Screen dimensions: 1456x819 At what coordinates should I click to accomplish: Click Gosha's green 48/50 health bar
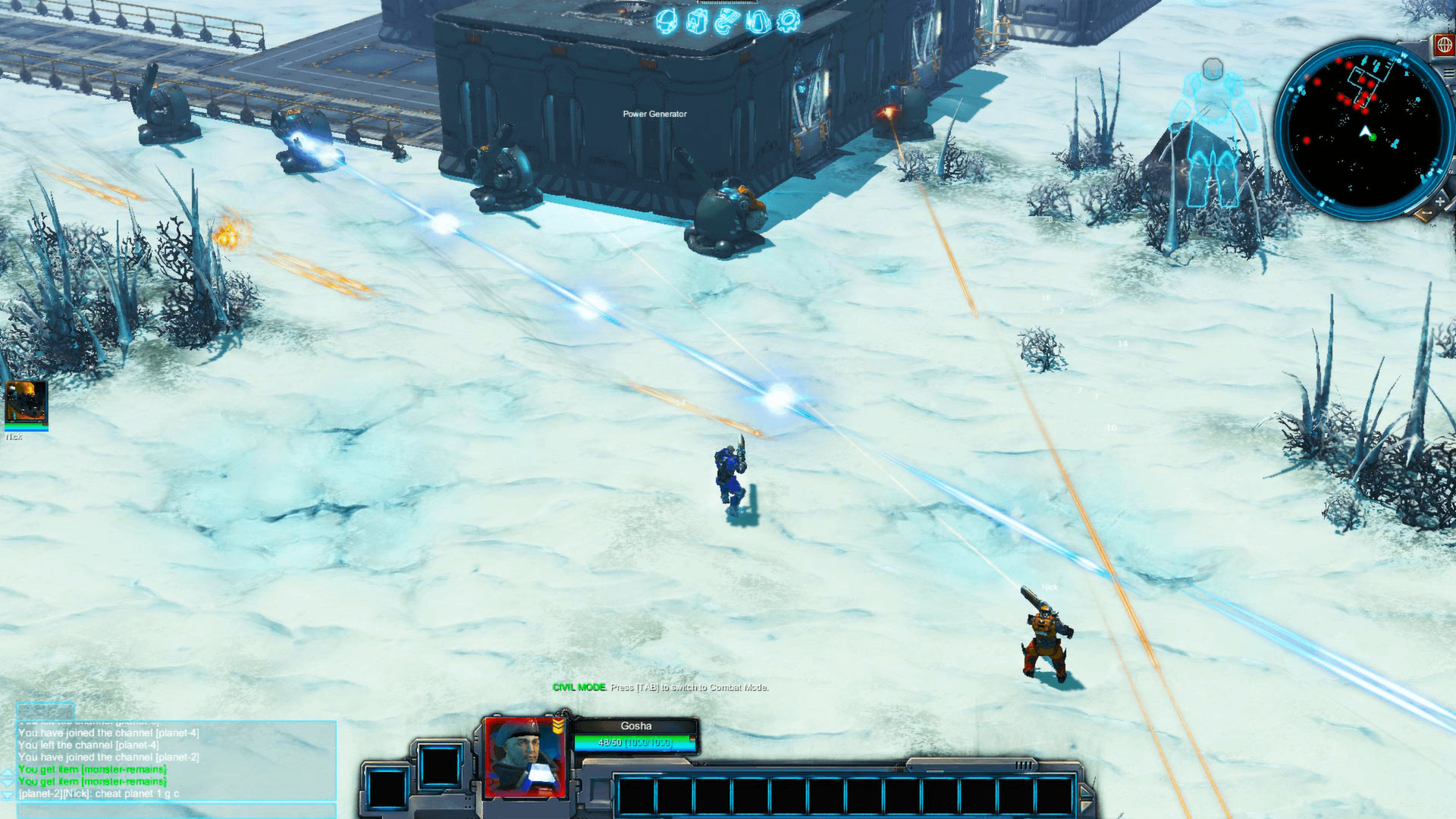tap(631, 741)
